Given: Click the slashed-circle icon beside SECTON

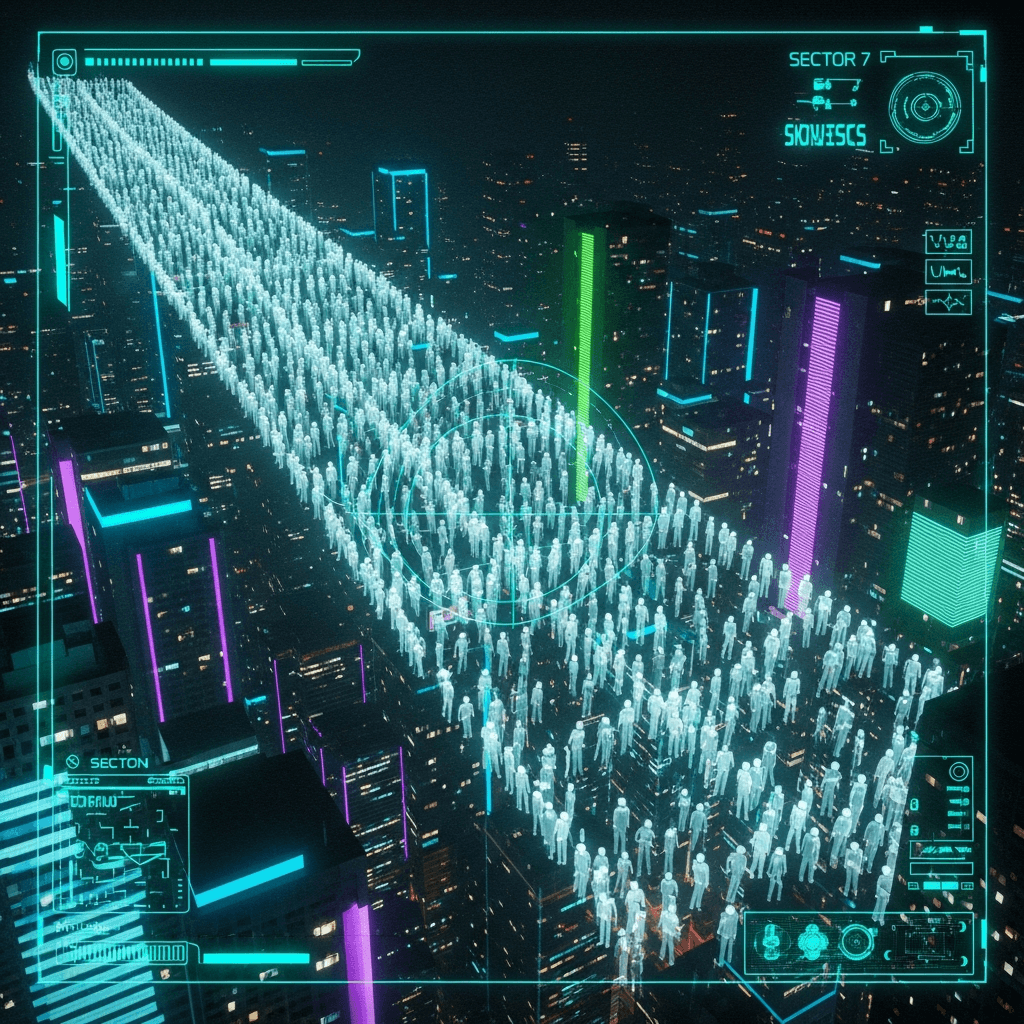Looking at the screenshot, I should (72, 763).
